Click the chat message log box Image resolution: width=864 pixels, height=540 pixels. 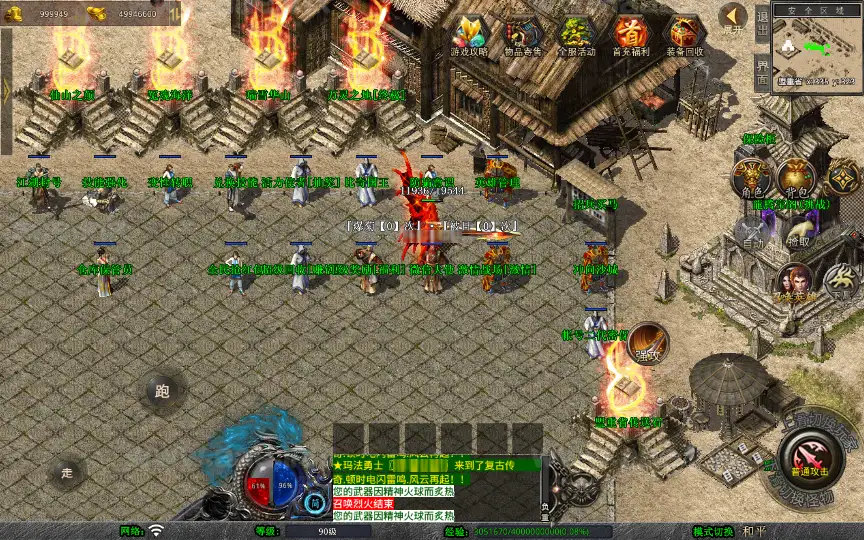pos(436,489)
